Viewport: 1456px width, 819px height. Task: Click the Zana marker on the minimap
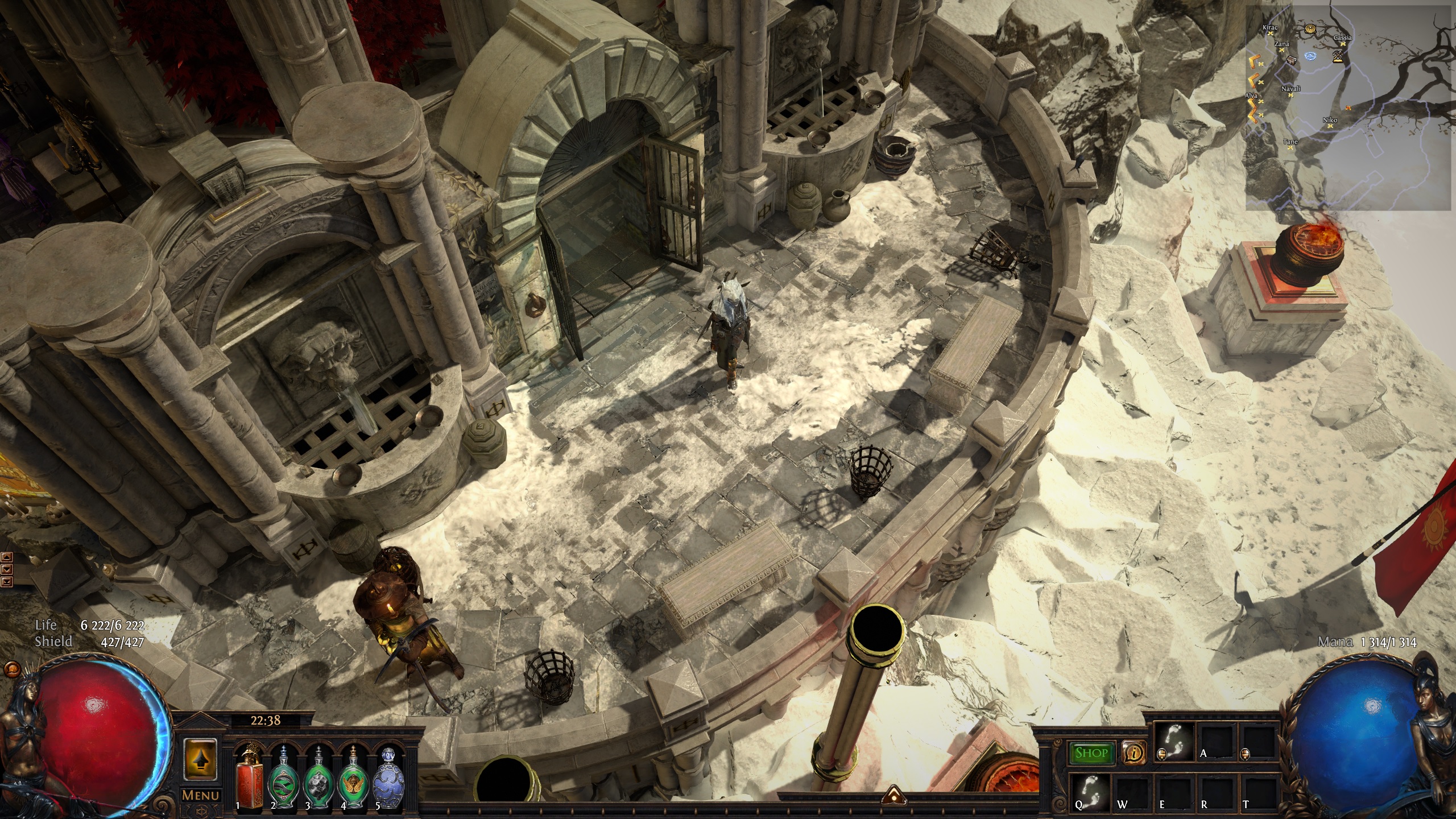(x=1282, y=50)
